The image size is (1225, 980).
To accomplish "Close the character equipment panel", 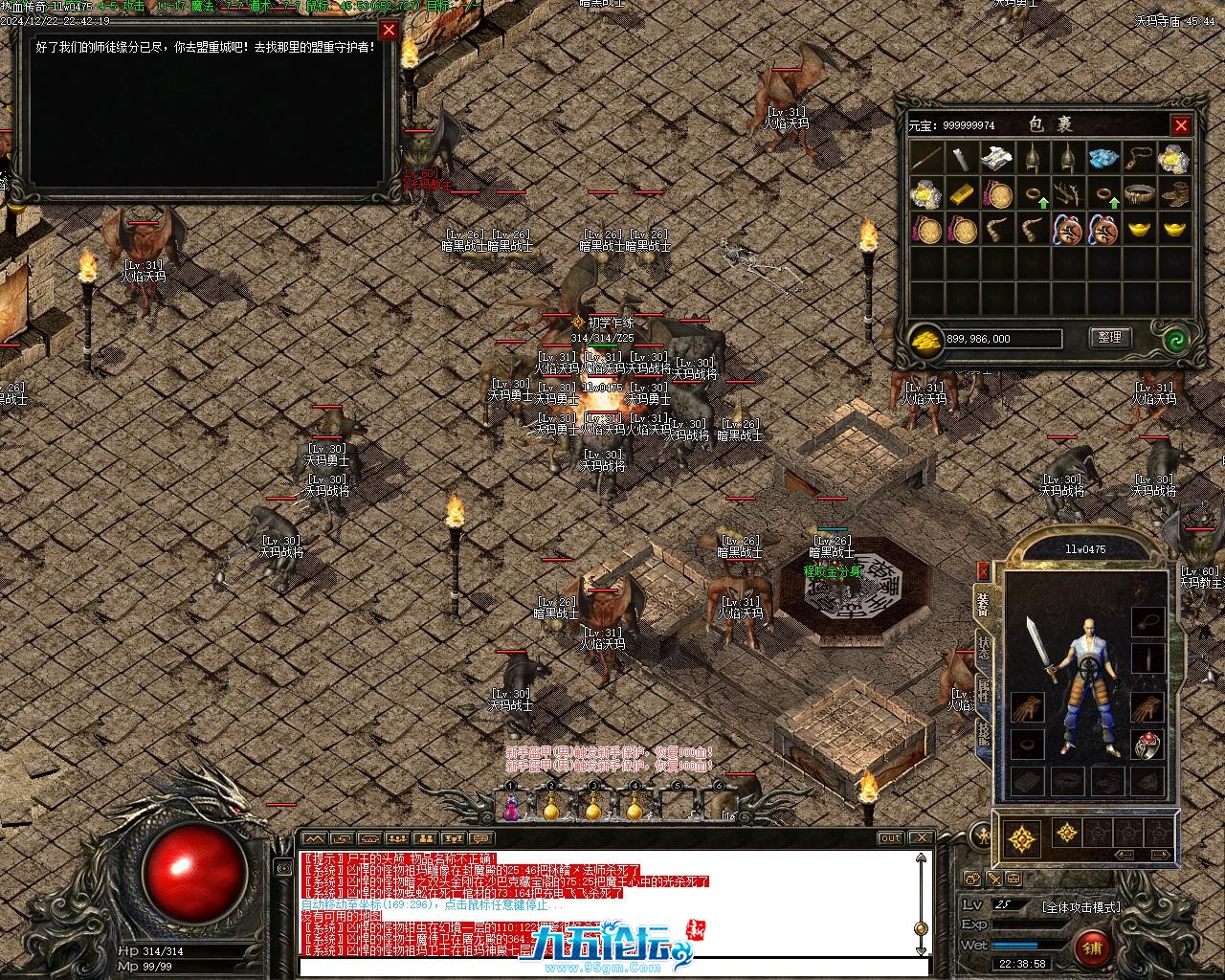I will click(982, 571).
